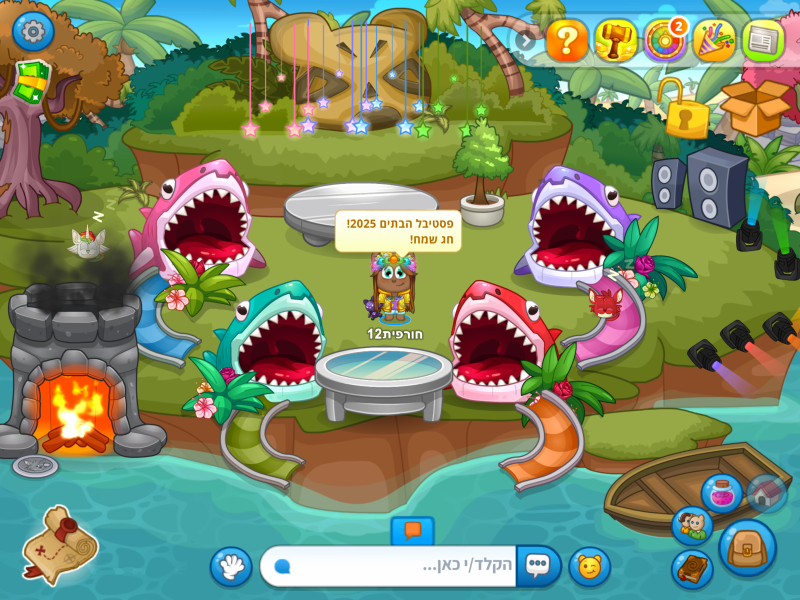Open the pink potion jar button
This screenshot has height=600, width=800.
(x=721, y=493)
